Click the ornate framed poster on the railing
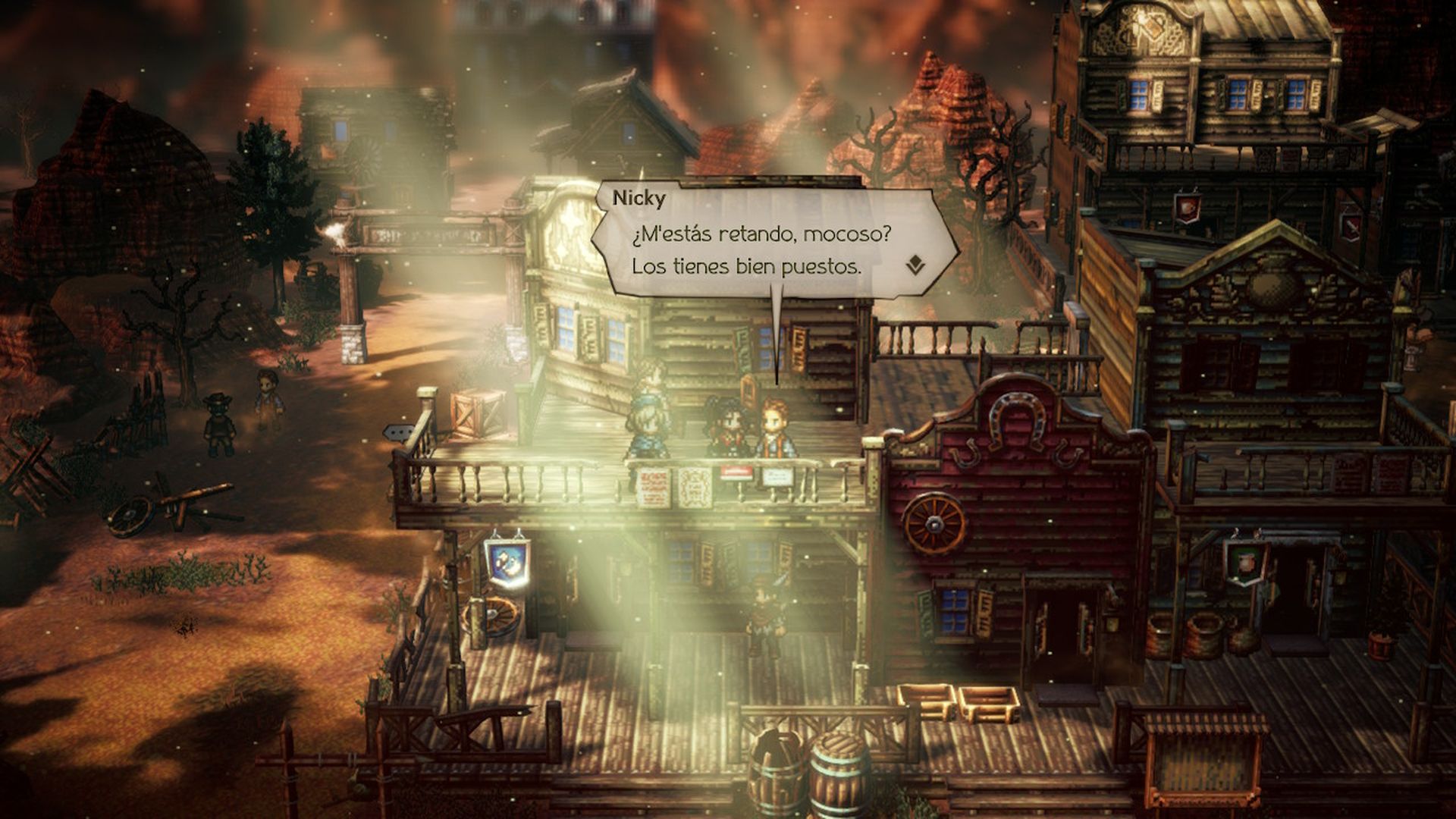1456x819 pixels. point(694,485)
